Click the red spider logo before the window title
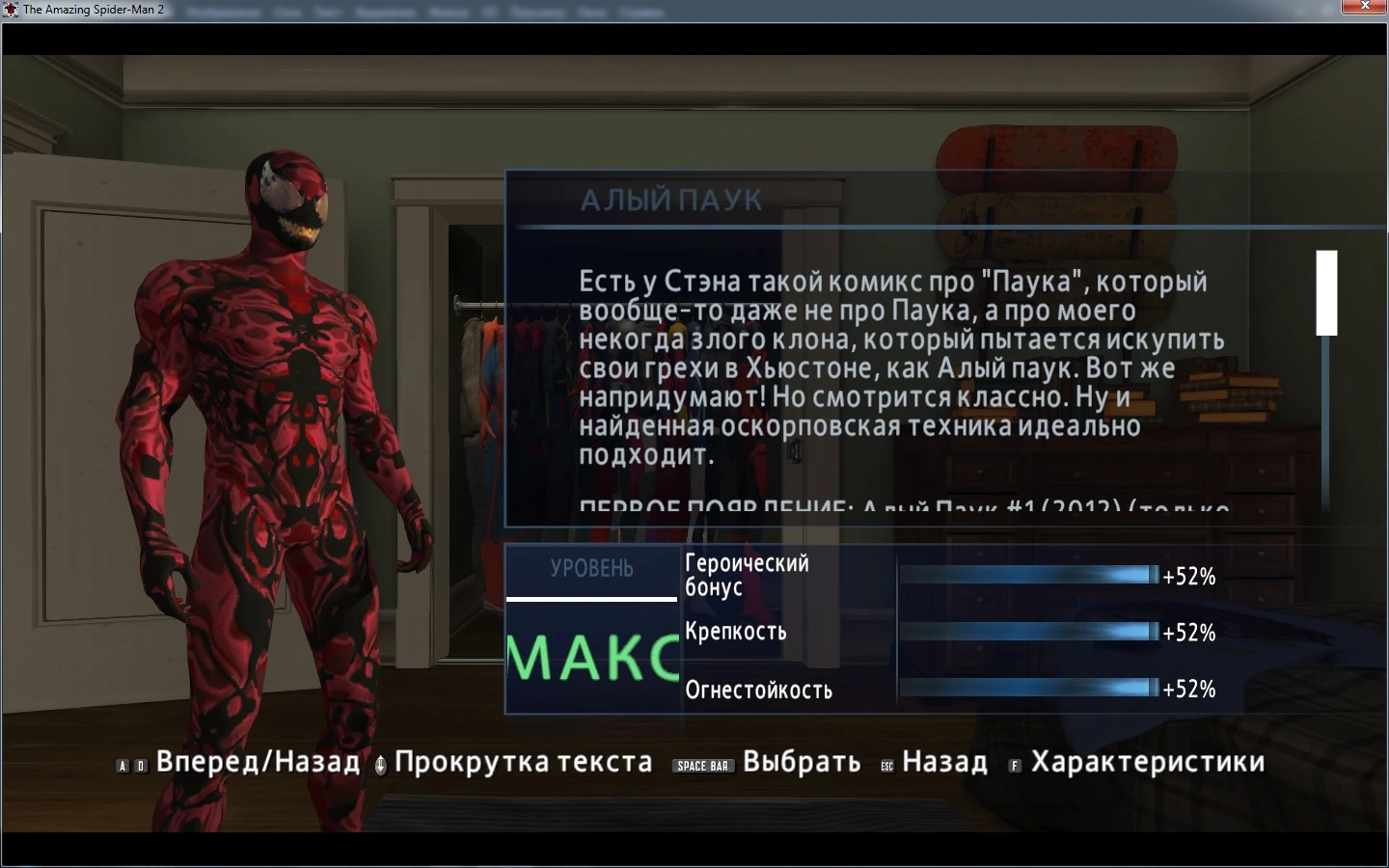 (x=10, y=8)
